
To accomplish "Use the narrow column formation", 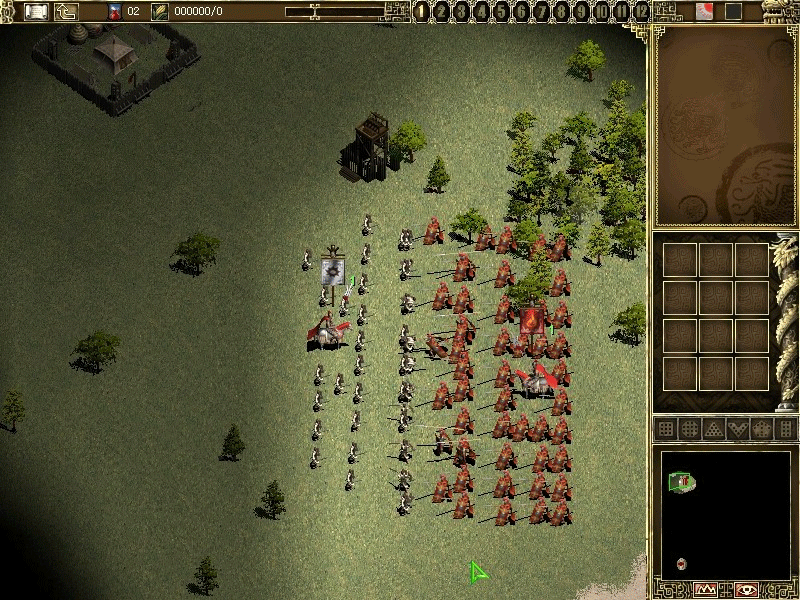I will 786,429.
